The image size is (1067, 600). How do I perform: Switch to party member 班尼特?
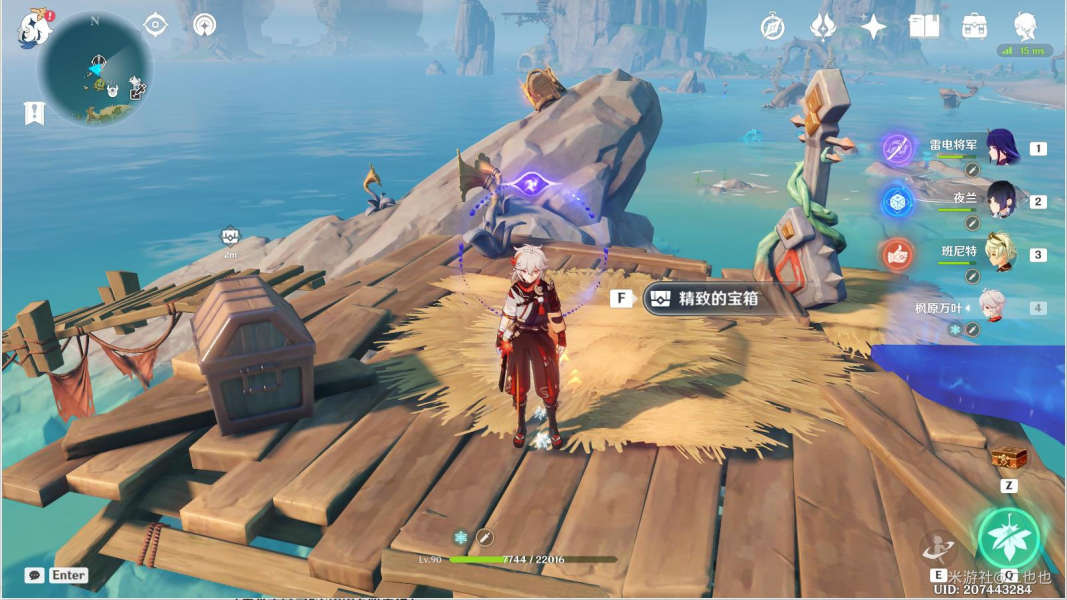(x=1001, y=253)
